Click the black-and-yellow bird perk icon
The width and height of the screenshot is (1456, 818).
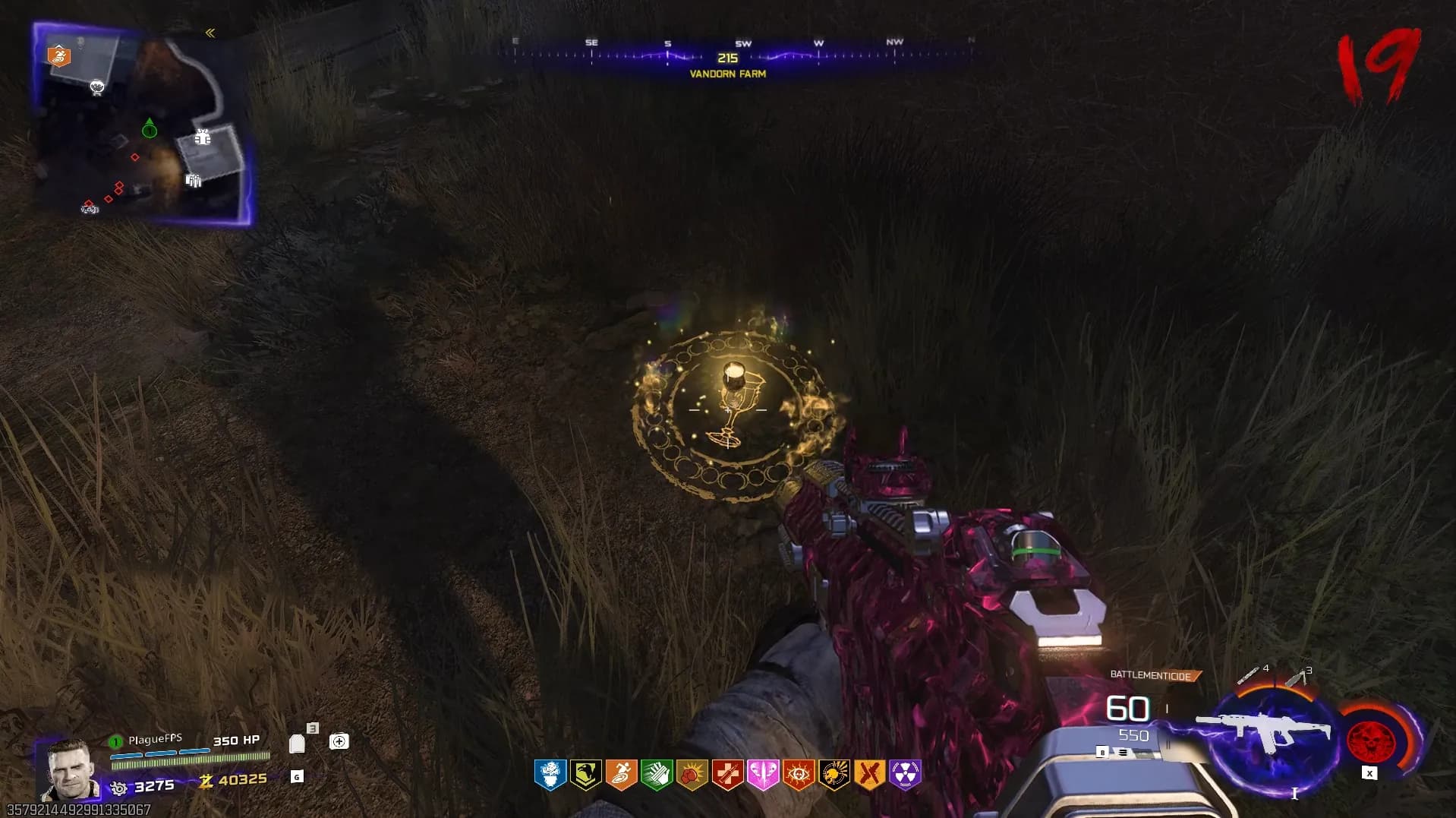[585, 775]
